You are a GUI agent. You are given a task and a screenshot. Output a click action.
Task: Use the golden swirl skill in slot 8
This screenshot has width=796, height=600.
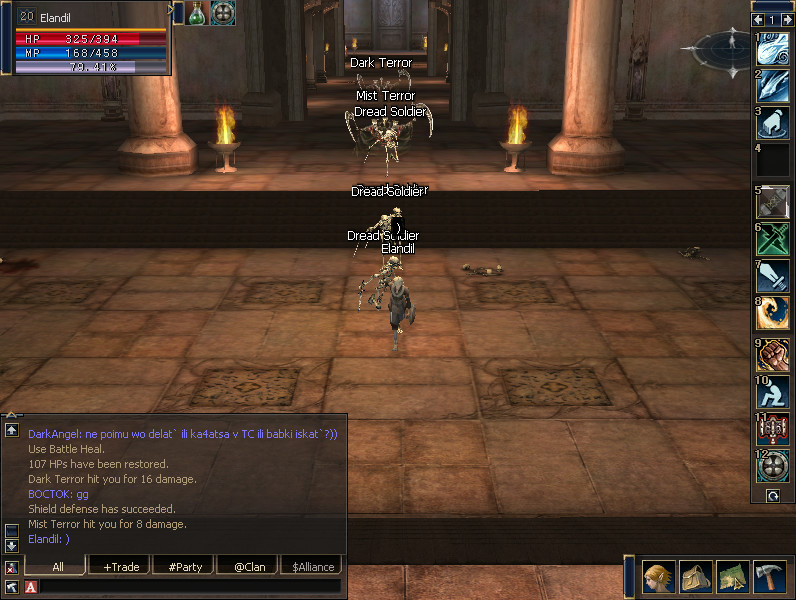(773, 314)
